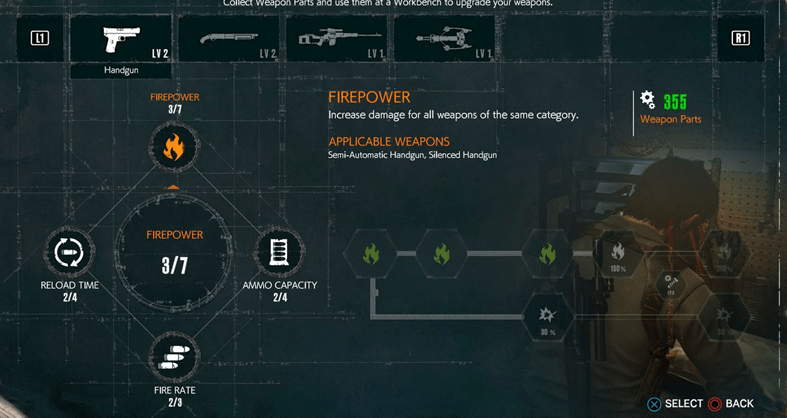Open the sniper rifle weapon tab

pos(341,40)
